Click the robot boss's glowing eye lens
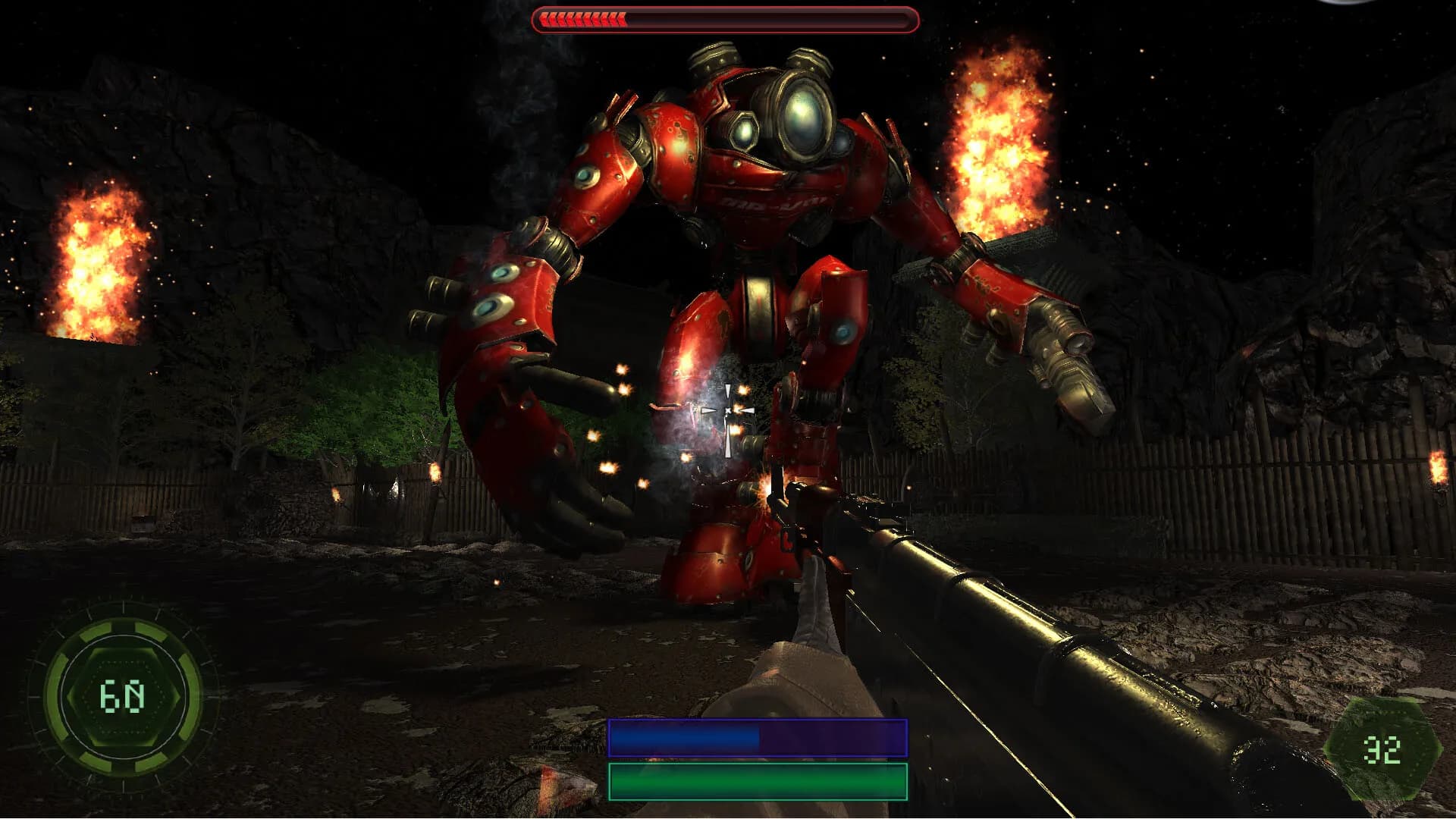This screenshot has height=819, width=1456. click(x=804, y=118)
